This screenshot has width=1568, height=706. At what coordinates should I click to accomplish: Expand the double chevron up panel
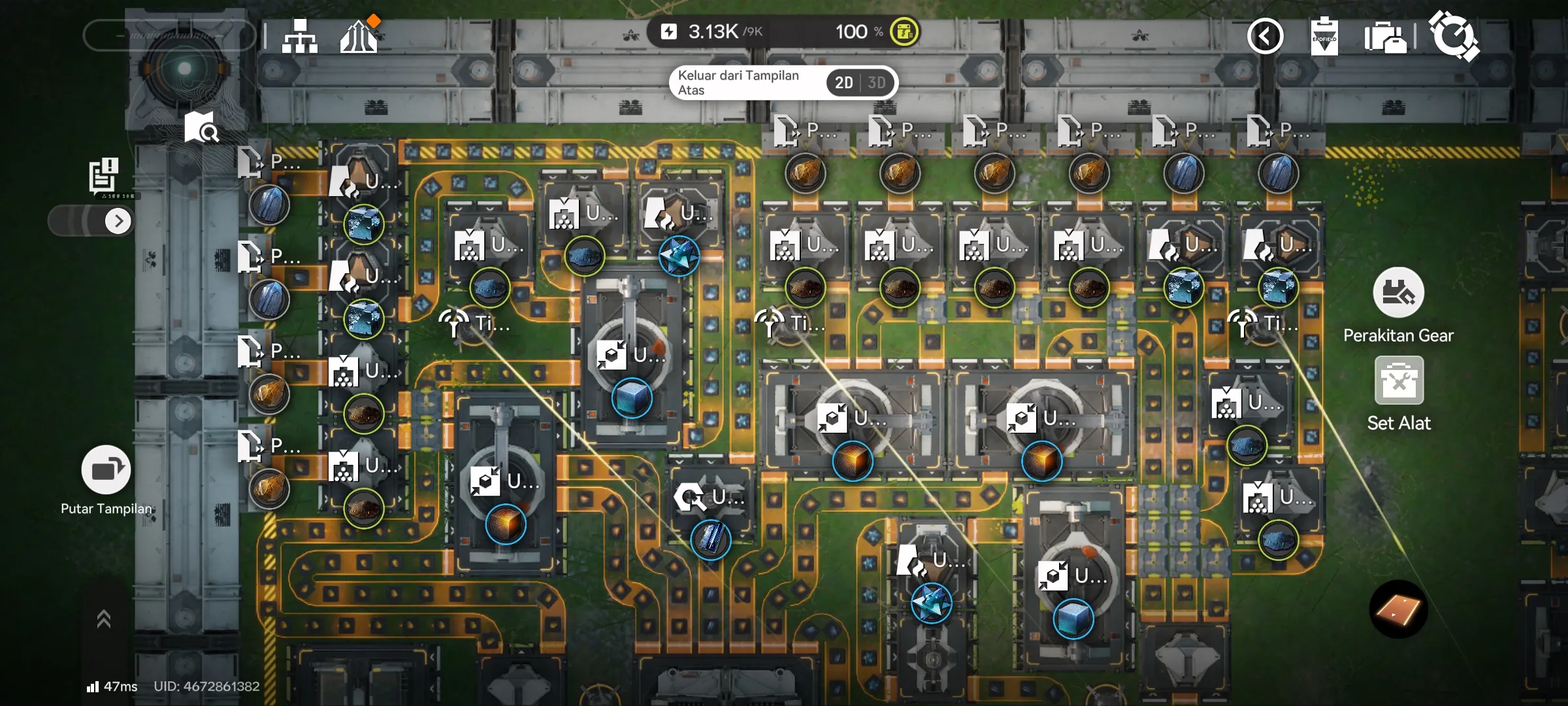click(x=103, y=618)
